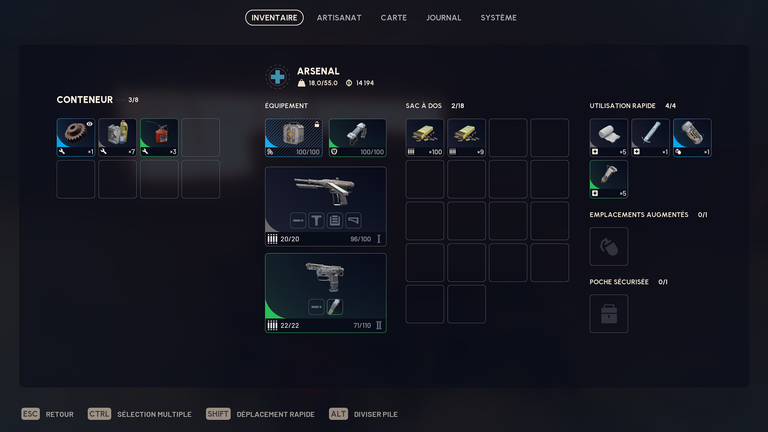The height and width of the screenshot is (432, 768).
Task: Pick the chemical bottles stack of 7
Action: coord(117,138)
